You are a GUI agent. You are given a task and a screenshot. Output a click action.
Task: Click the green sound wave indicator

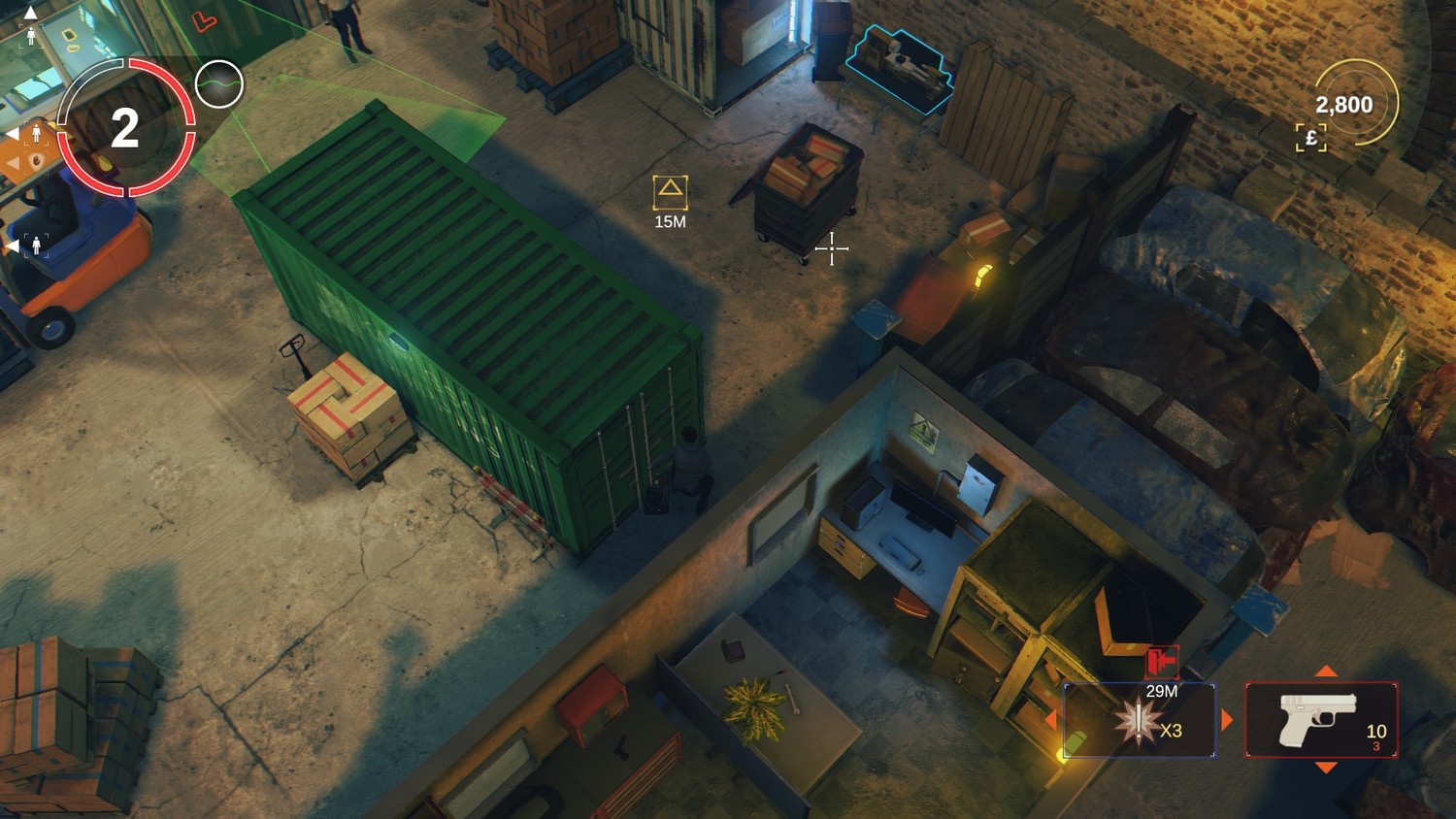click(219, 84)
